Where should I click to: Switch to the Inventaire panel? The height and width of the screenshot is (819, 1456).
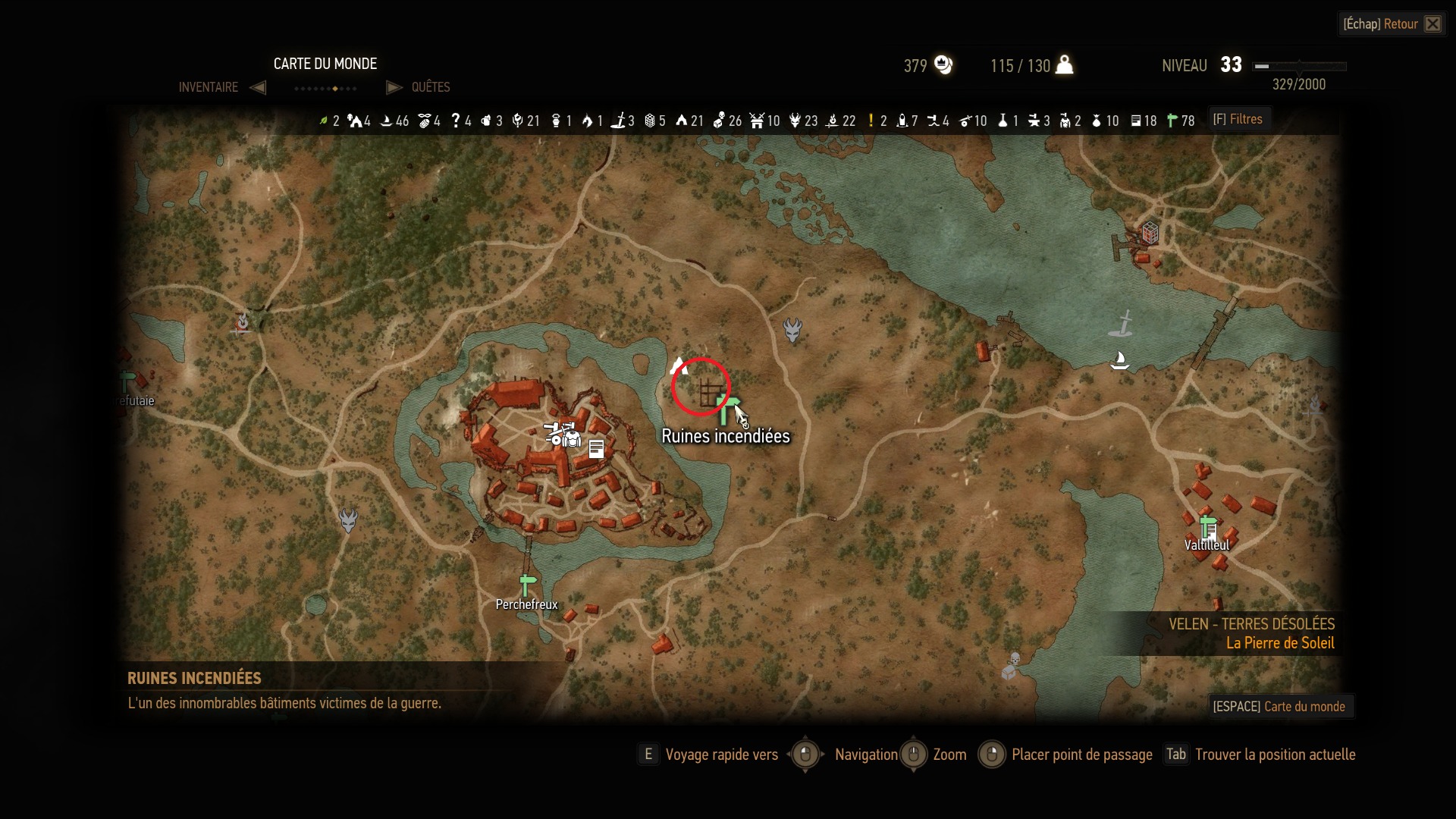[209, 87]
